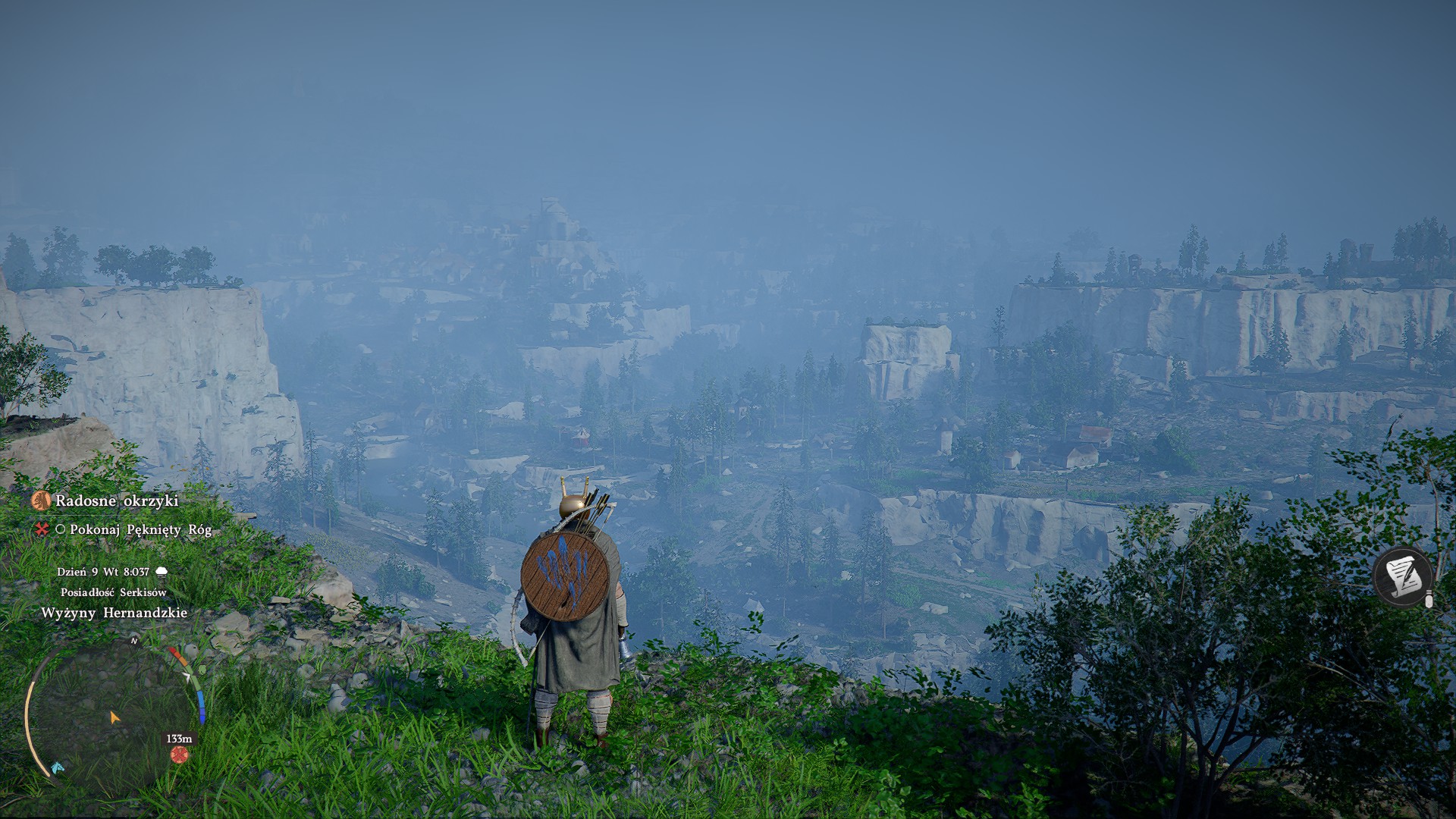Click the red quest marker on minimap

(x=179, y=755)
